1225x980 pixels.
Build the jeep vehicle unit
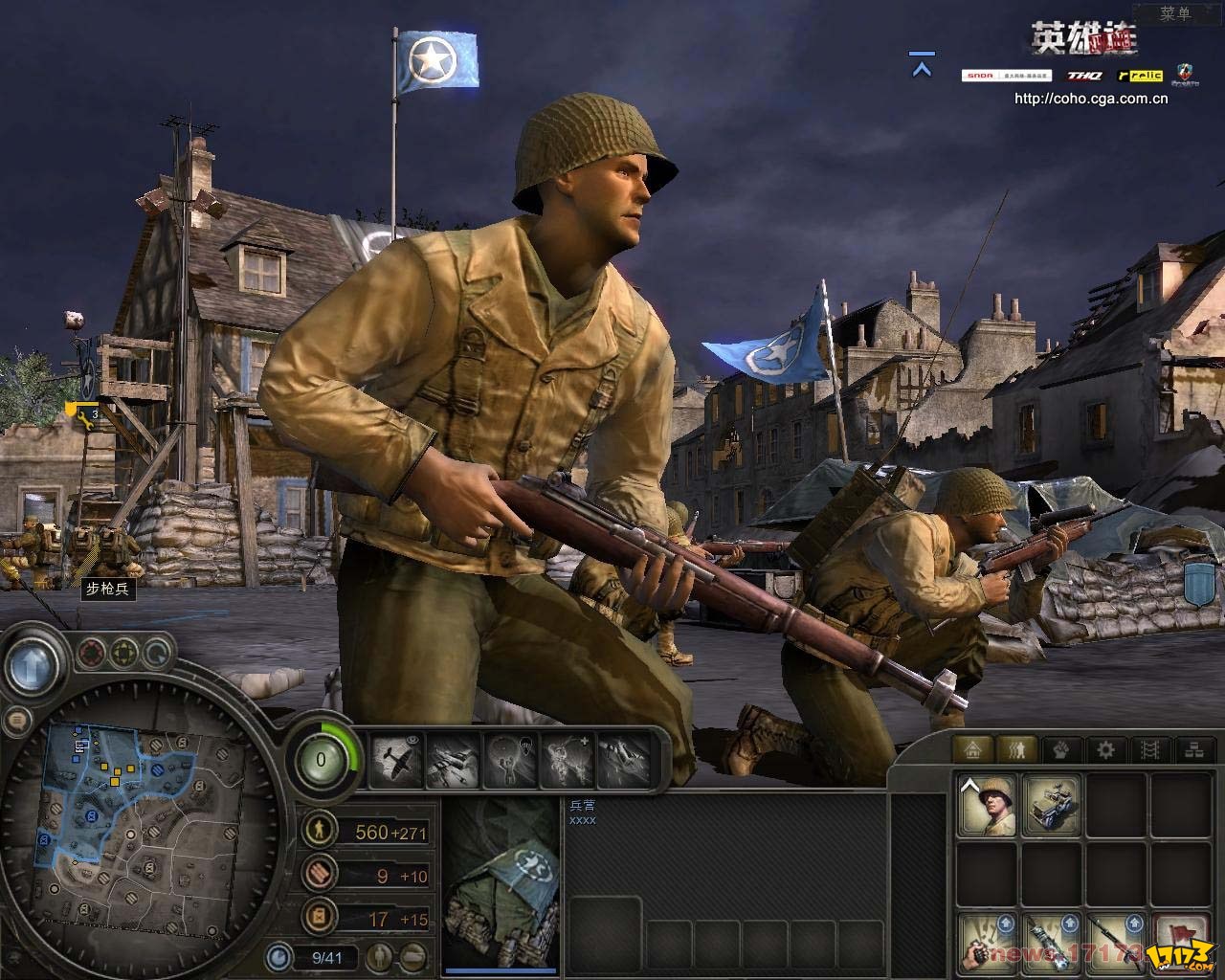coord(1052,804)
